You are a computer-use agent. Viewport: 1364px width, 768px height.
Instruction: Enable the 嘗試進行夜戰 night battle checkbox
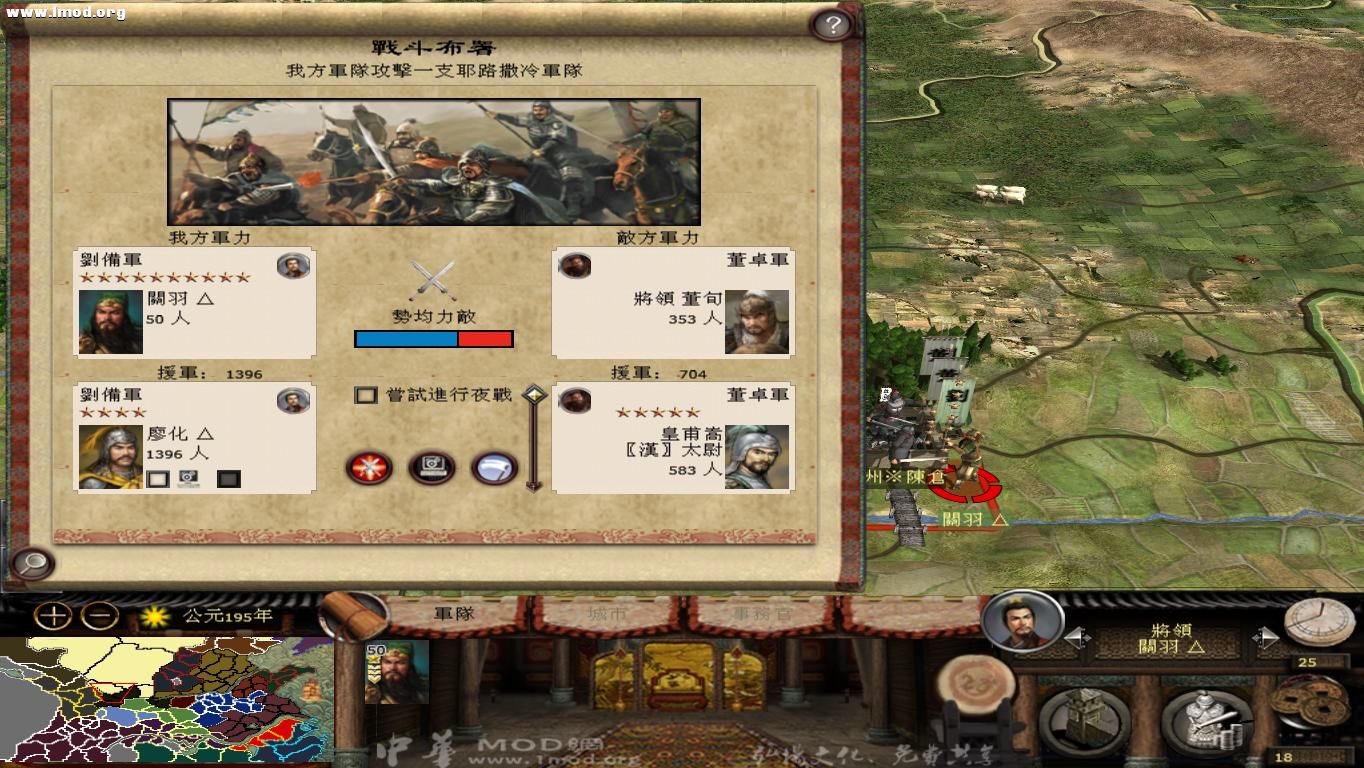coord(366,394)
